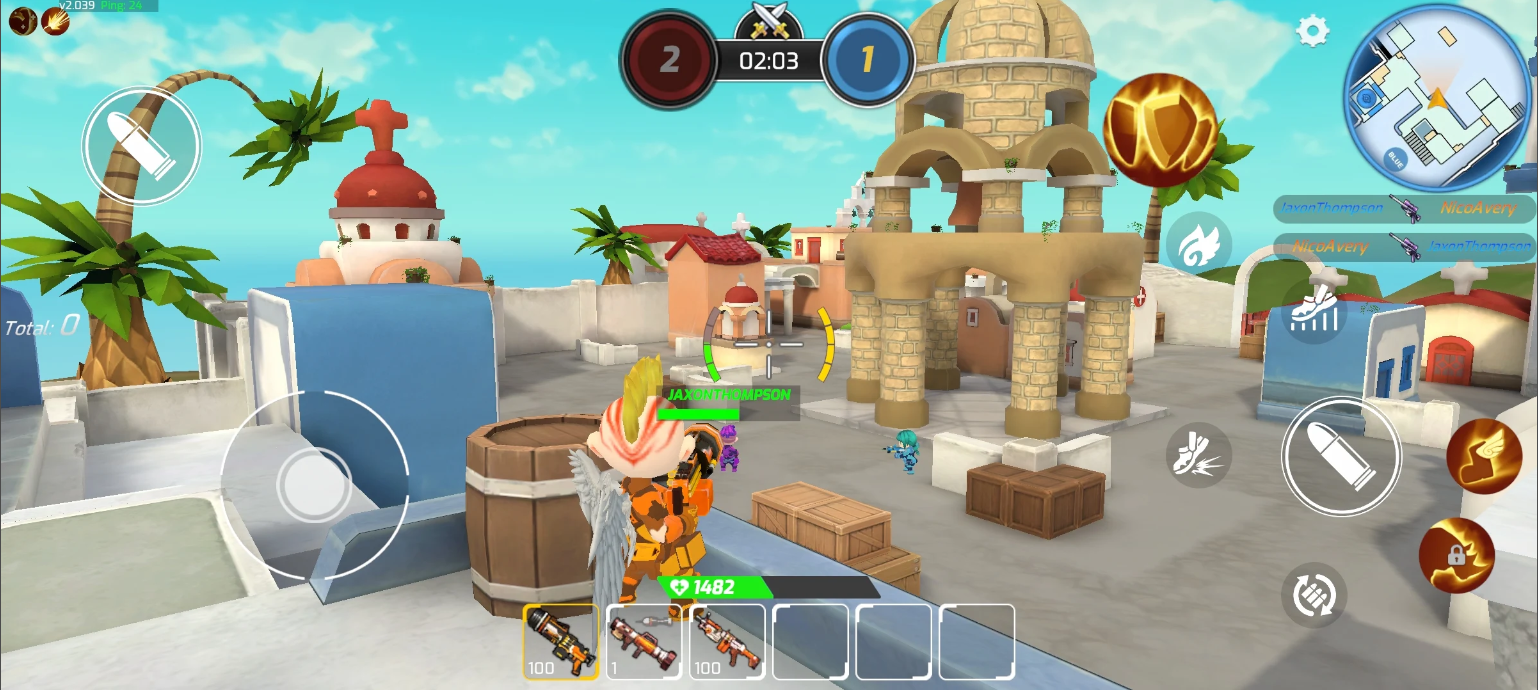Fire using the bullet button beside winged boot

pos(1341,456)
